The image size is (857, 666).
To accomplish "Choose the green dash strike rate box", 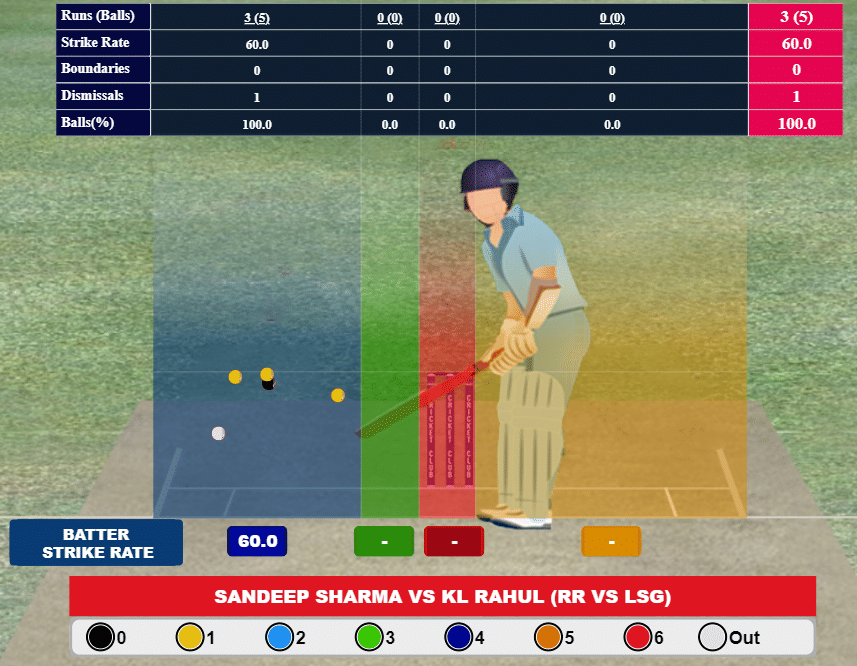I will [x=384, y=541].
